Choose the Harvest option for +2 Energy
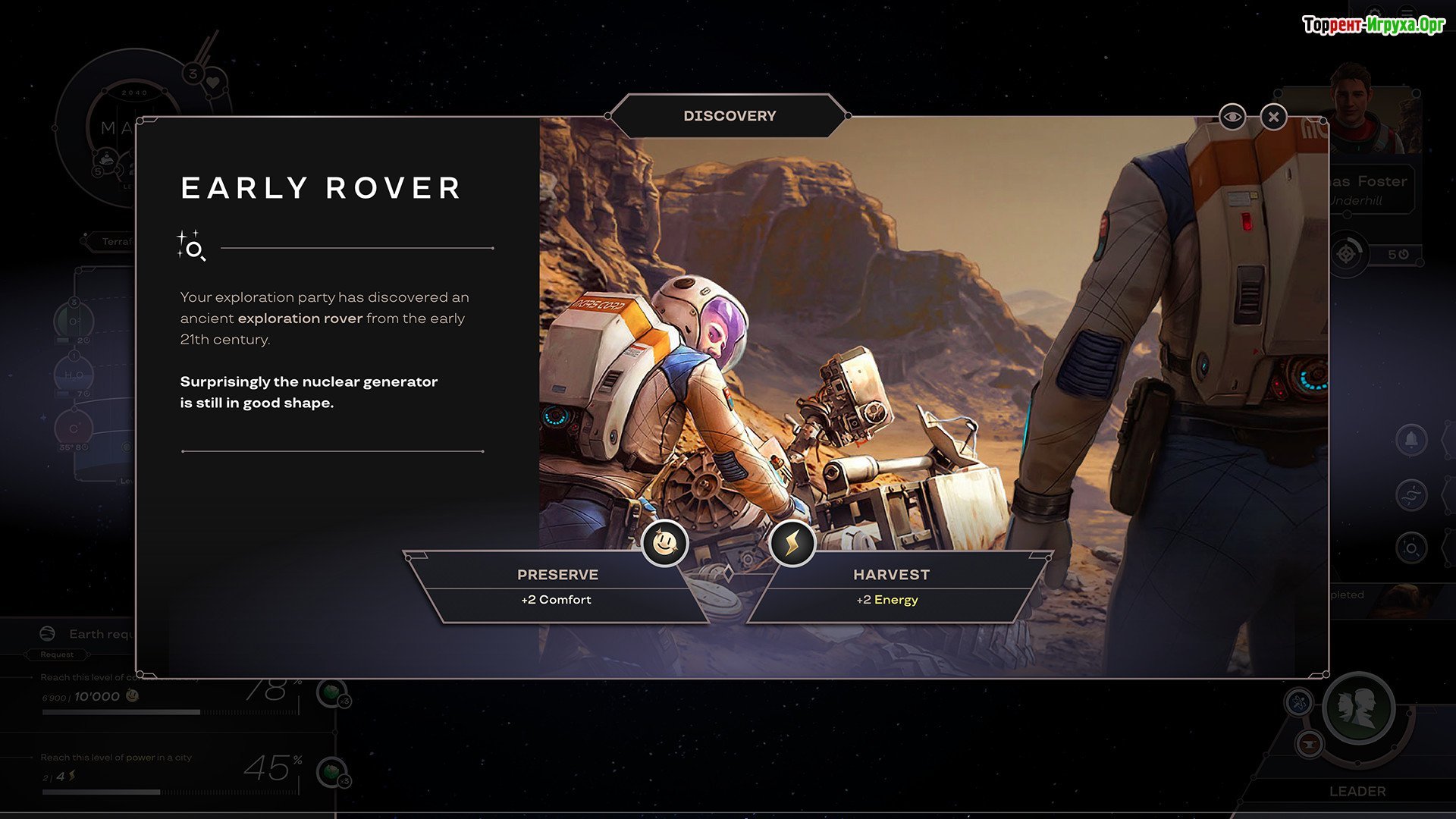The height and width of the screenshot is (819, 1456). coord(890,586)
